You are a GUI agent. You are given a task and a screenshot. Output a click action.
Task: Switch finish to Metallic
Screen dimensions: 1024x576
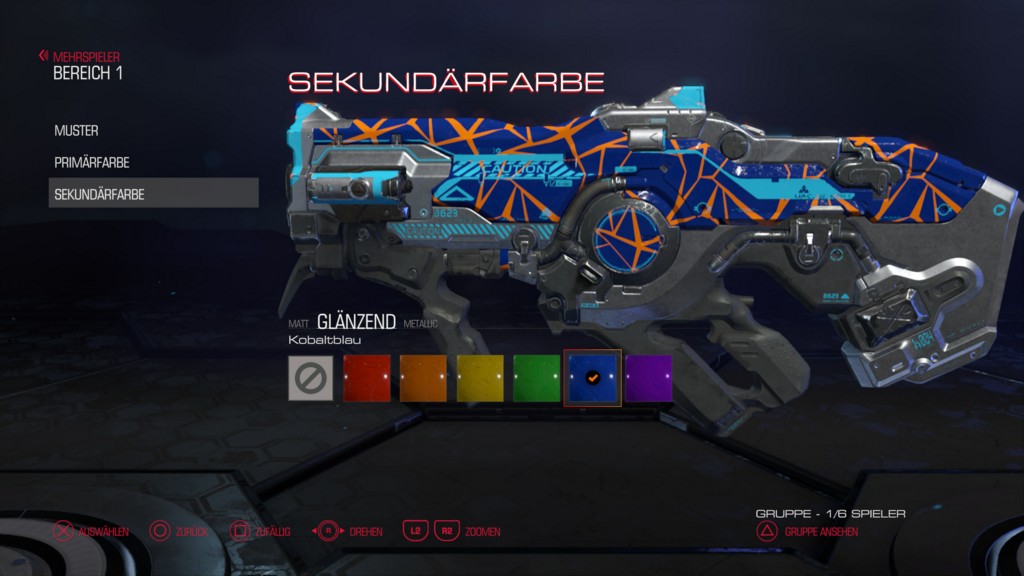(421, 324)
